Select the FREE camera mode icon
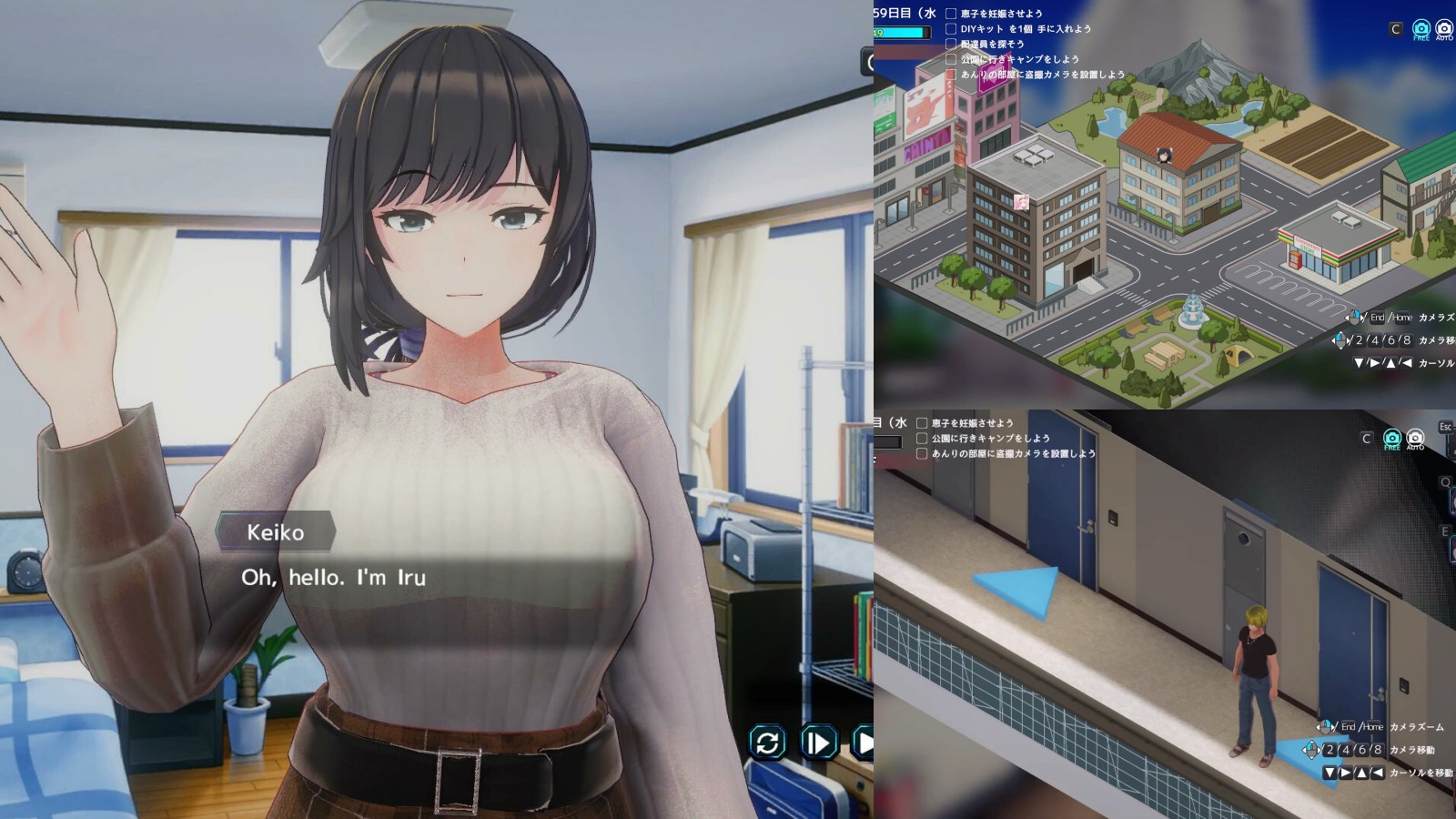Viewport: 1456px width, 819px height. [1421, 28]
